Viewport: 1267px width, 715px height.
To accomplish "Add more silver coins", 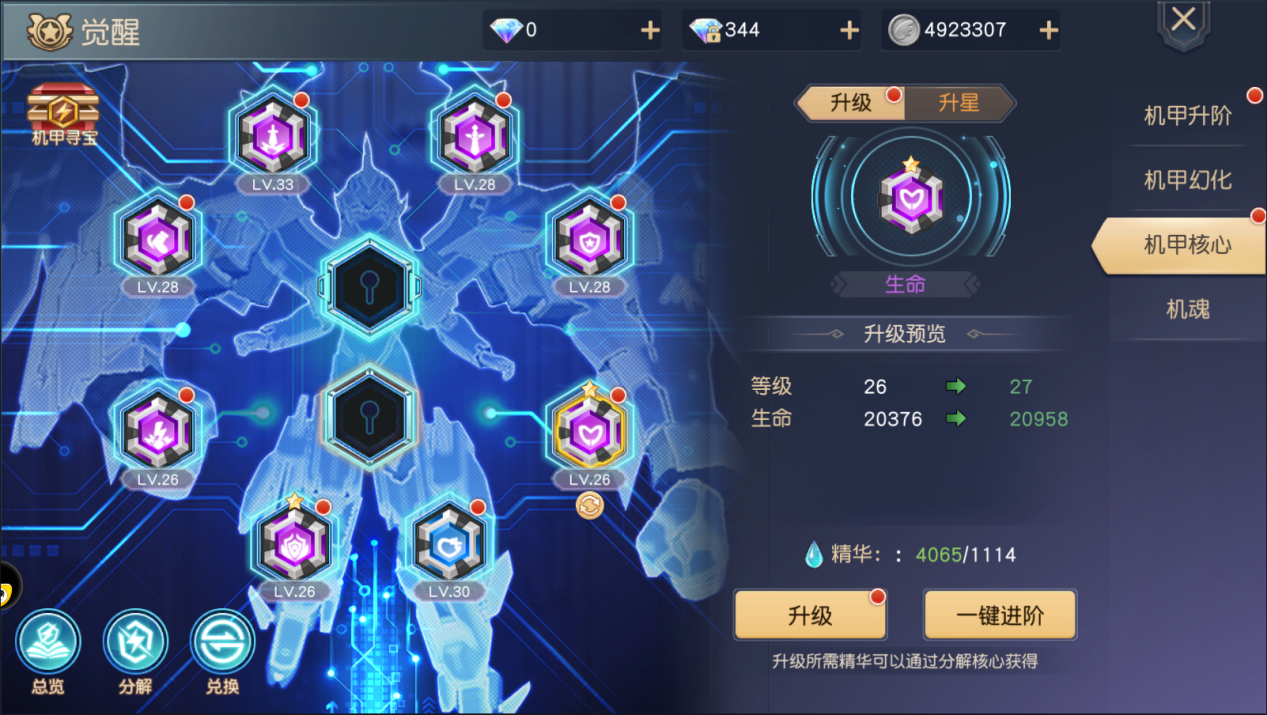I will (x=1048, y=30).
